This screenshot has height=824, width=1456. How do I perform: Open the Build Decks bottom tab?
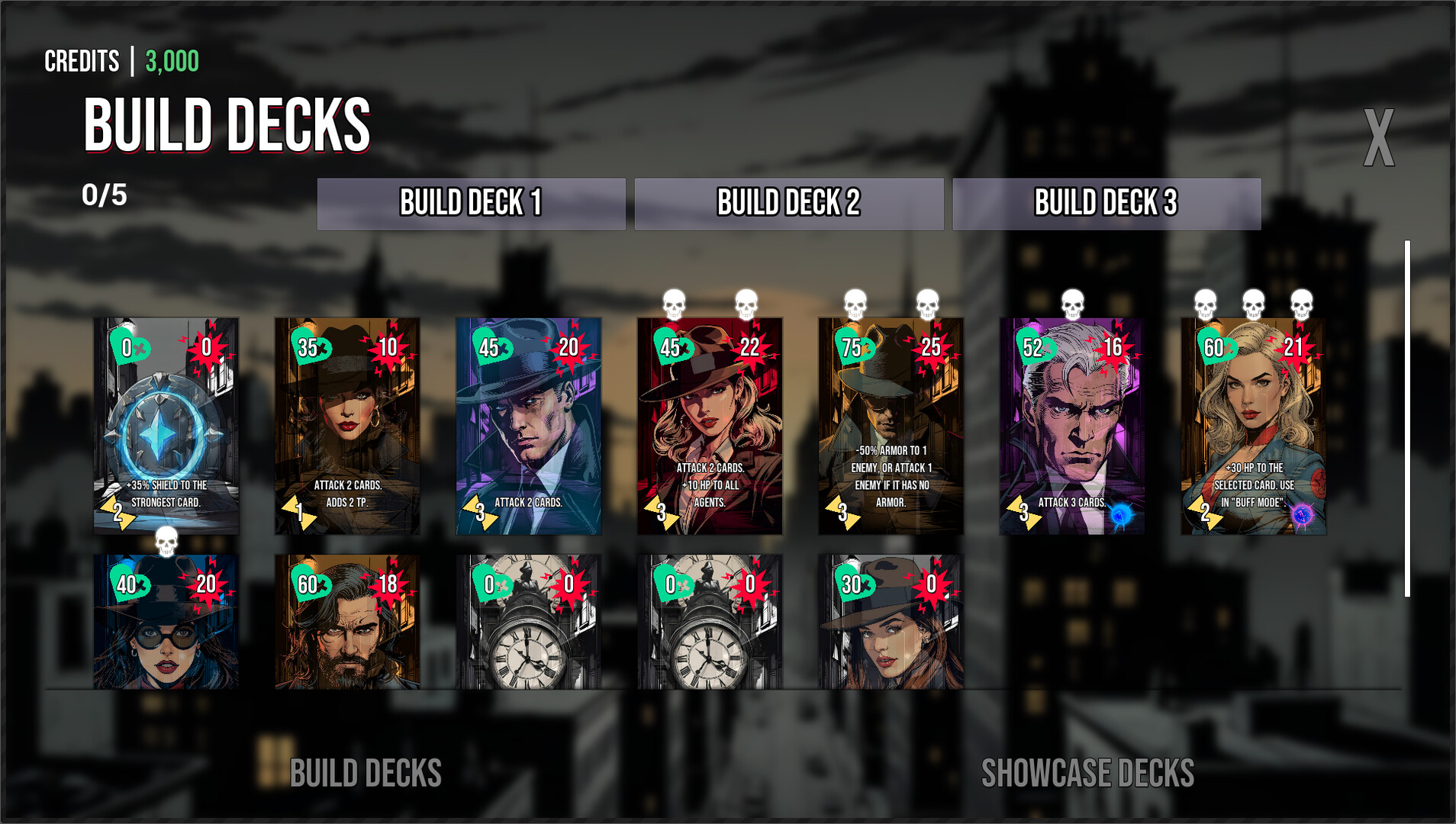(366, 773)
